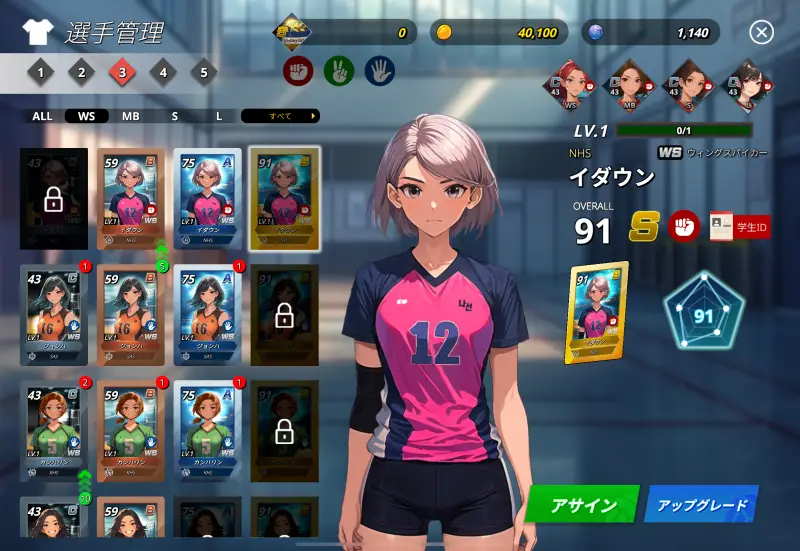Viewport: 800px width, 551px height.
Task: Switch to team slot 5
Action: click(204, 72)
